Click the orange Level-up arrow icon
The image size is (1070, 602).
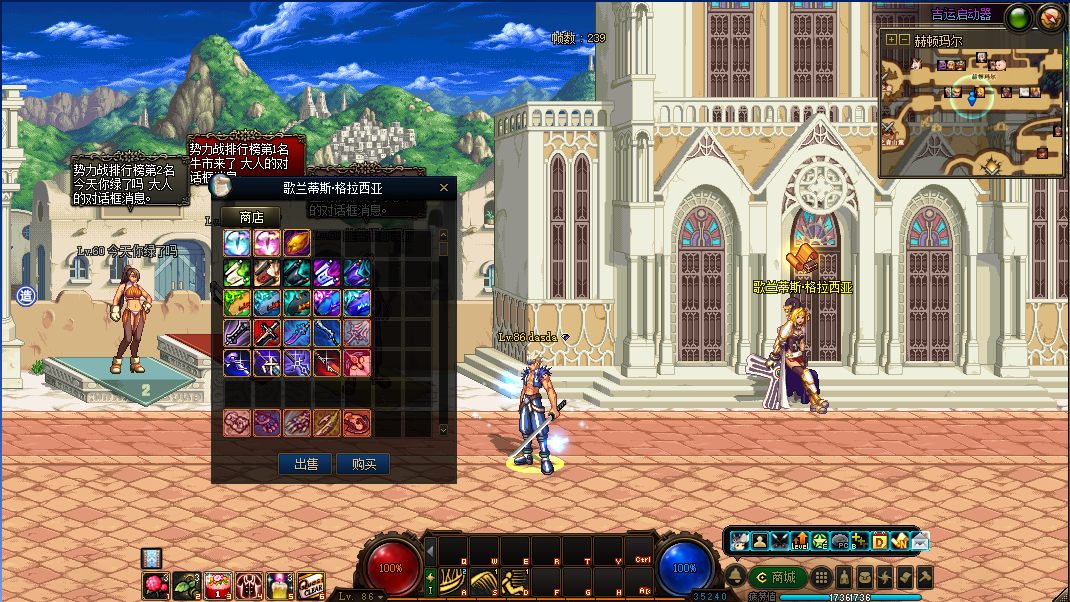[x=800, y=541]
